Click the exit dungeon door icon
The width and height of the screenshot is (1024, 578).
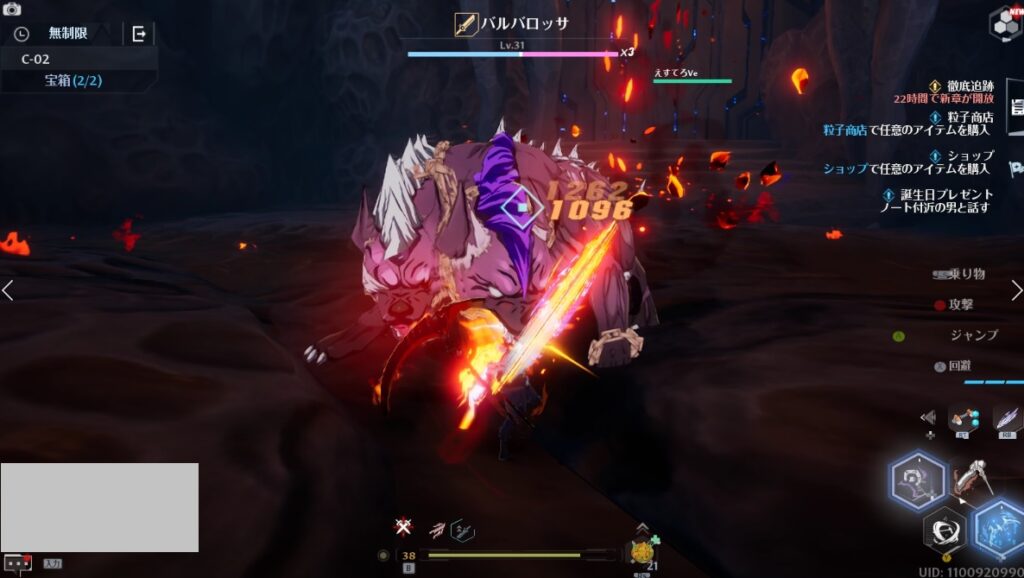(139, 34)
